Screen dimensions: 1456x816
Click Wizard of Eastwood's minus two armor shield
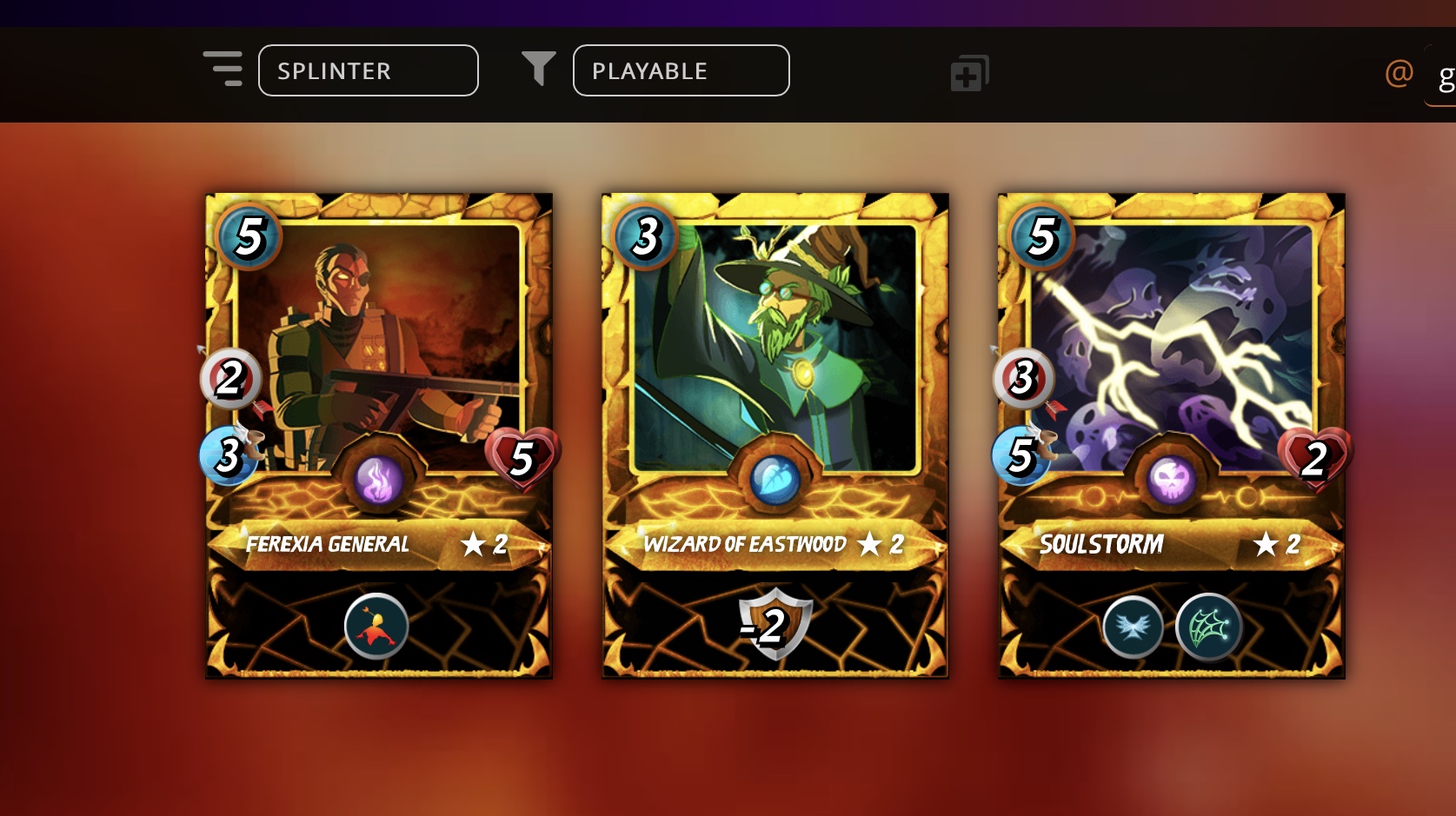774,624
